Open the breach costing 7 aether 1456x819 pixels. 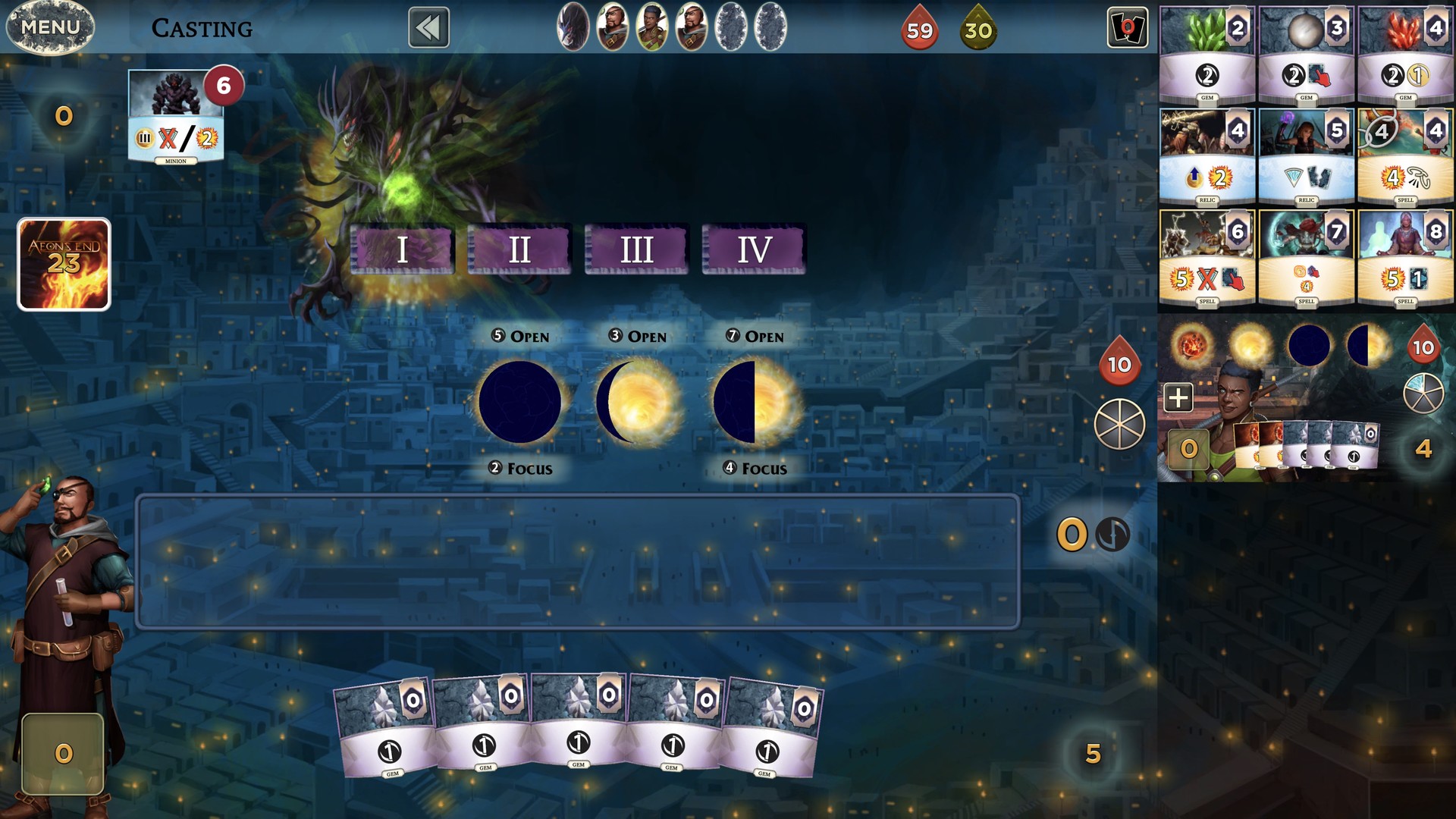(755, 336)
